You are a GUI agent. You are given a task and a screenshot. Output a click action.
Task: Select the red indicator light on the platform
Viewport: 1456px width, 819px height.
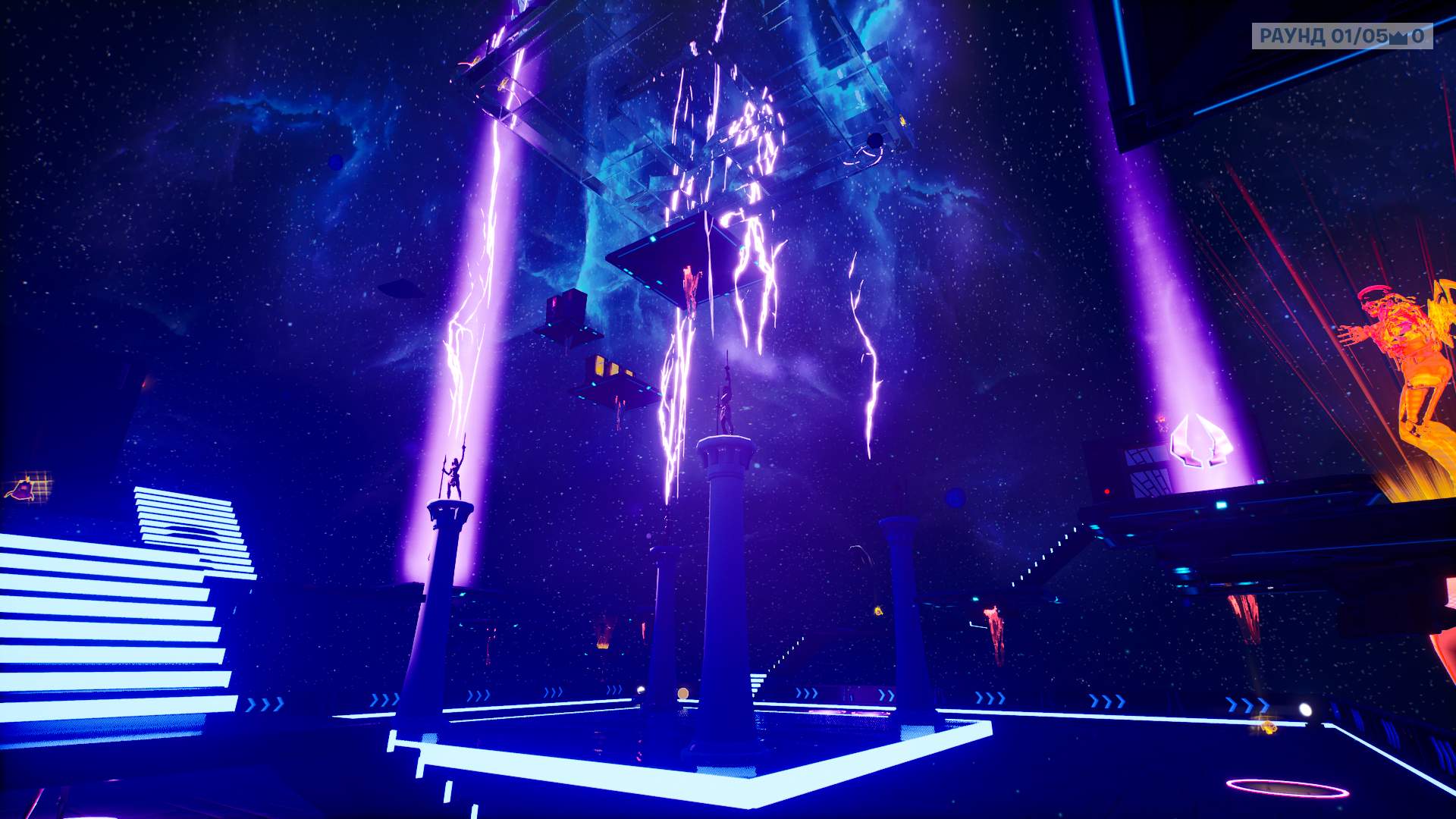[x=1107, y=491]
